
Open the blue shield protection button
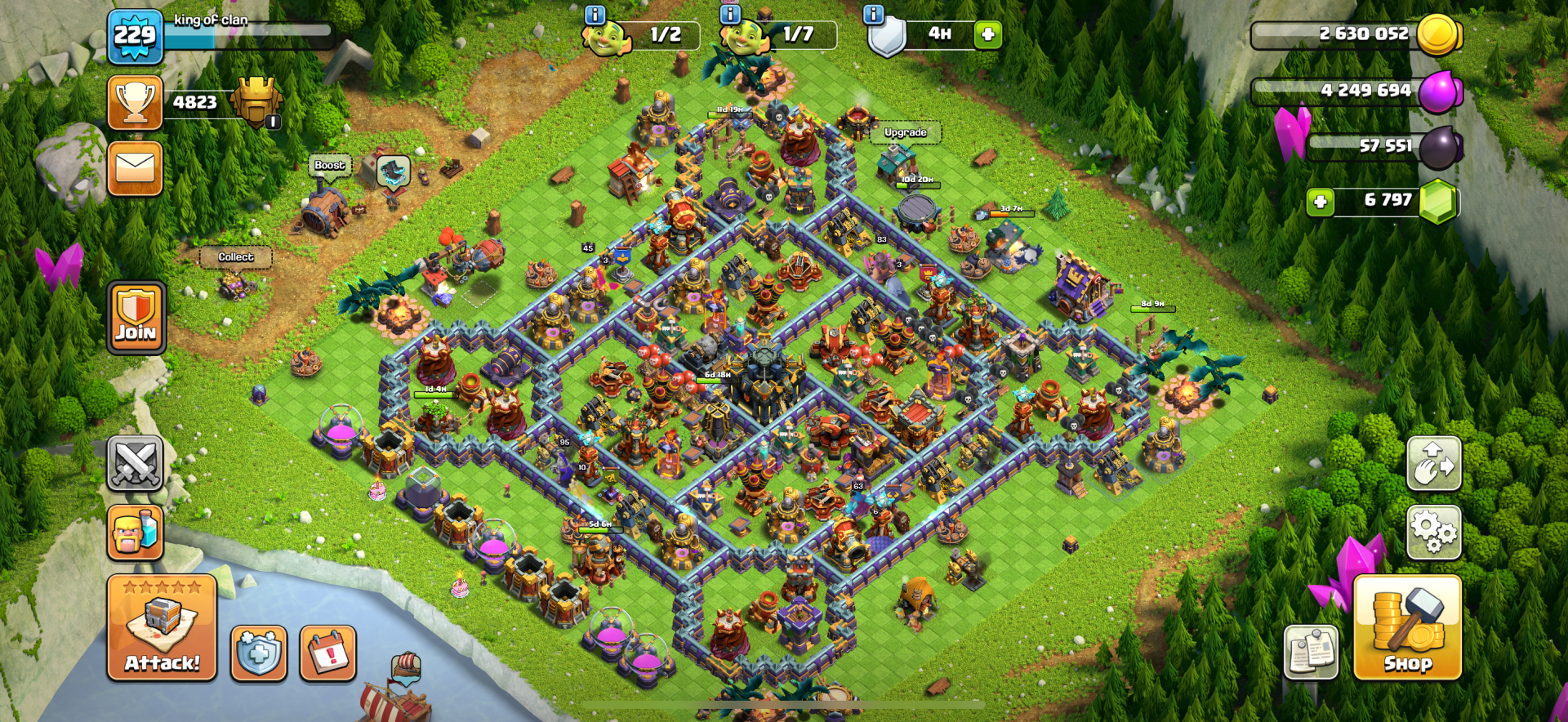coord(258,653)
